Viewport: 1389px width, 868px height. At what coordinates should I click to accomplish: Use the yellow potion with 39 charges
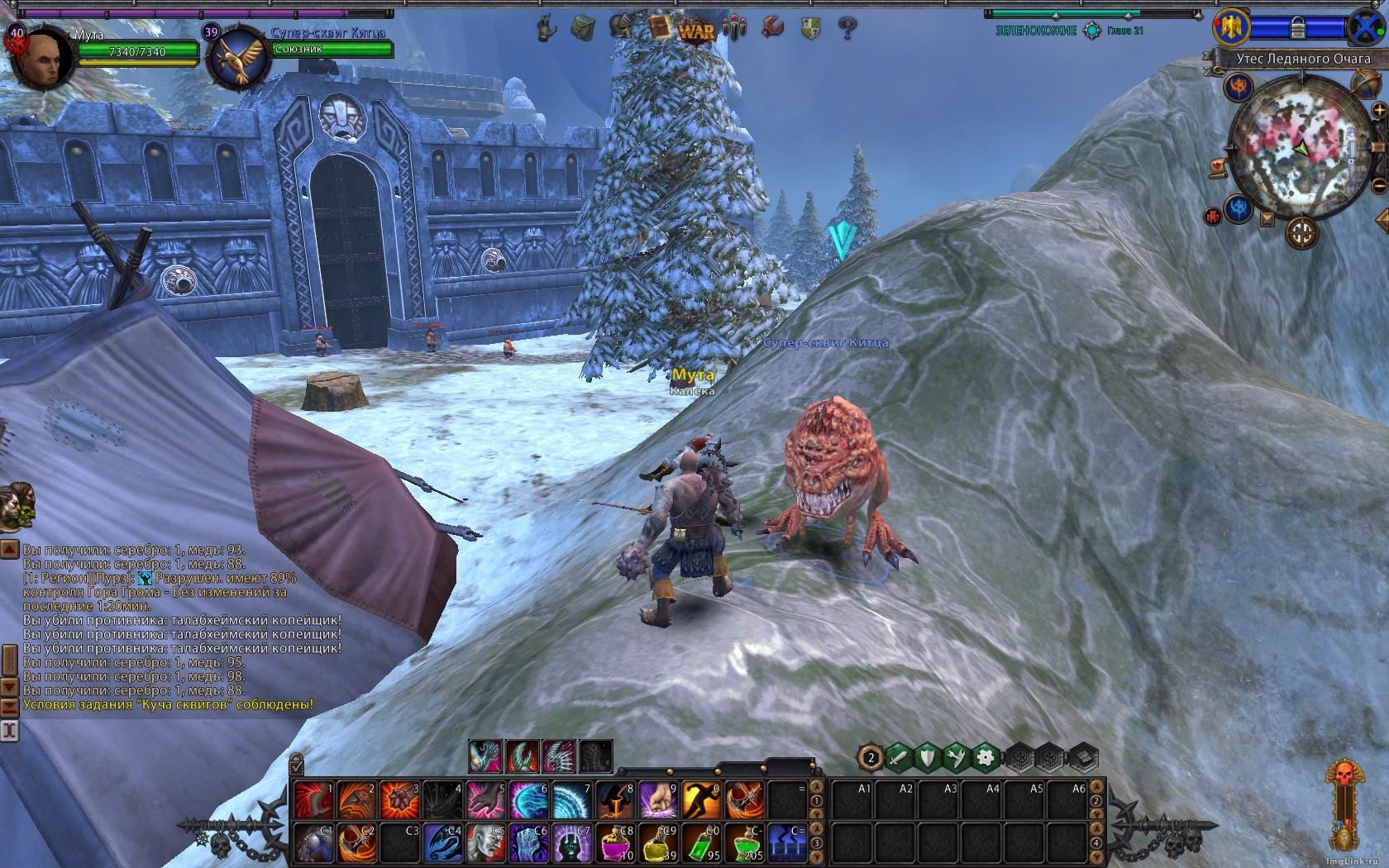coord(658,843)
